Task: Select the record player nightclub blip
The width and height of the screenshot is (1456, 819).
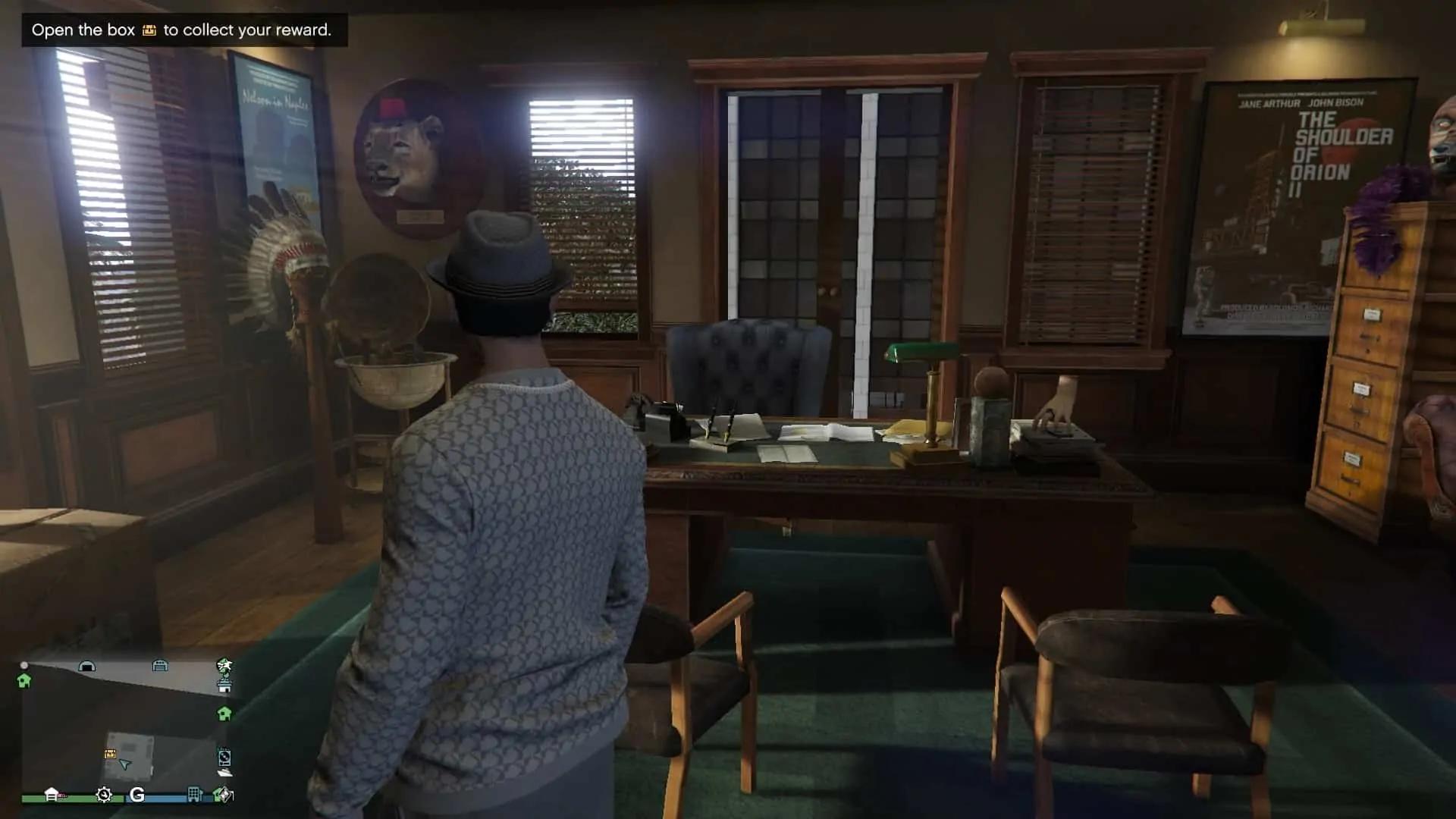Action: click(224, 757)
